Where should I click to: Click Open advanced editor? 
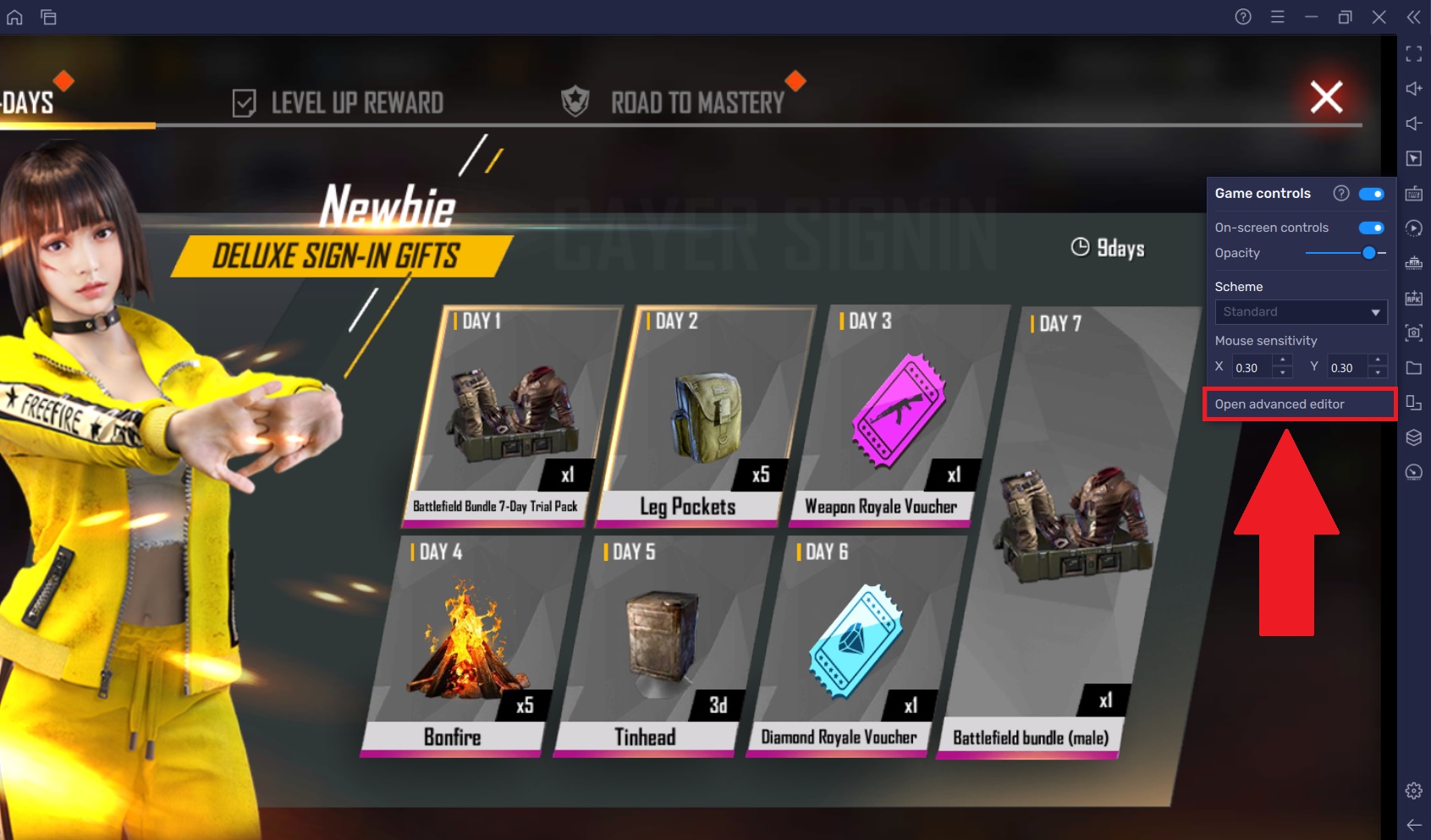click(x=1279, y=404)
